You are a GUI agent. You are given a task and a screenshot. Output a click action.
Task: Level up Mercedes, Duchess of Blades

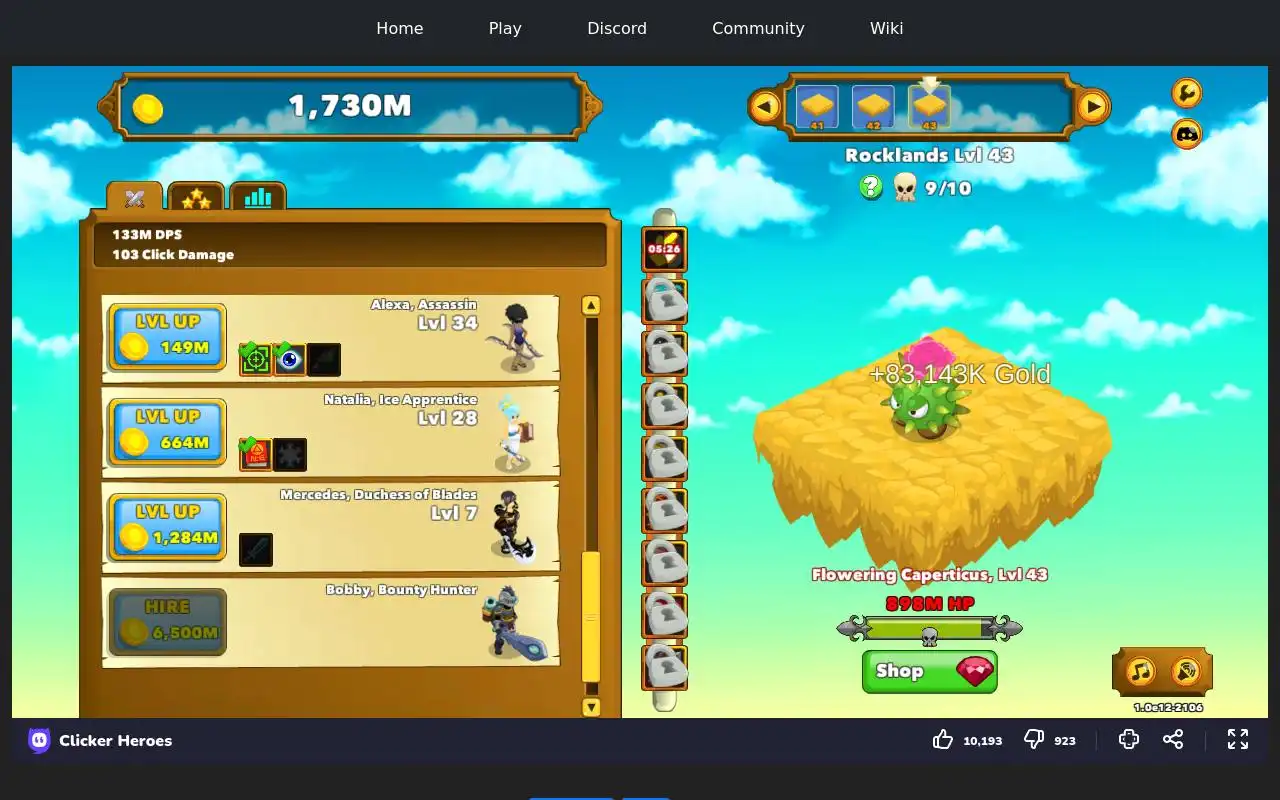pos(167,527)
